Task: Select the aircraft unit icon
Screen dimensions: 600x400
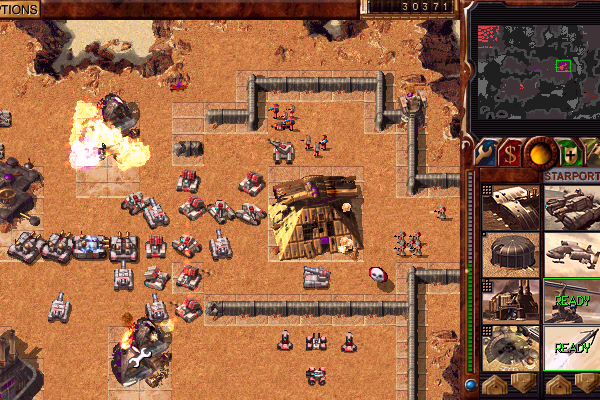Action: 572,254
